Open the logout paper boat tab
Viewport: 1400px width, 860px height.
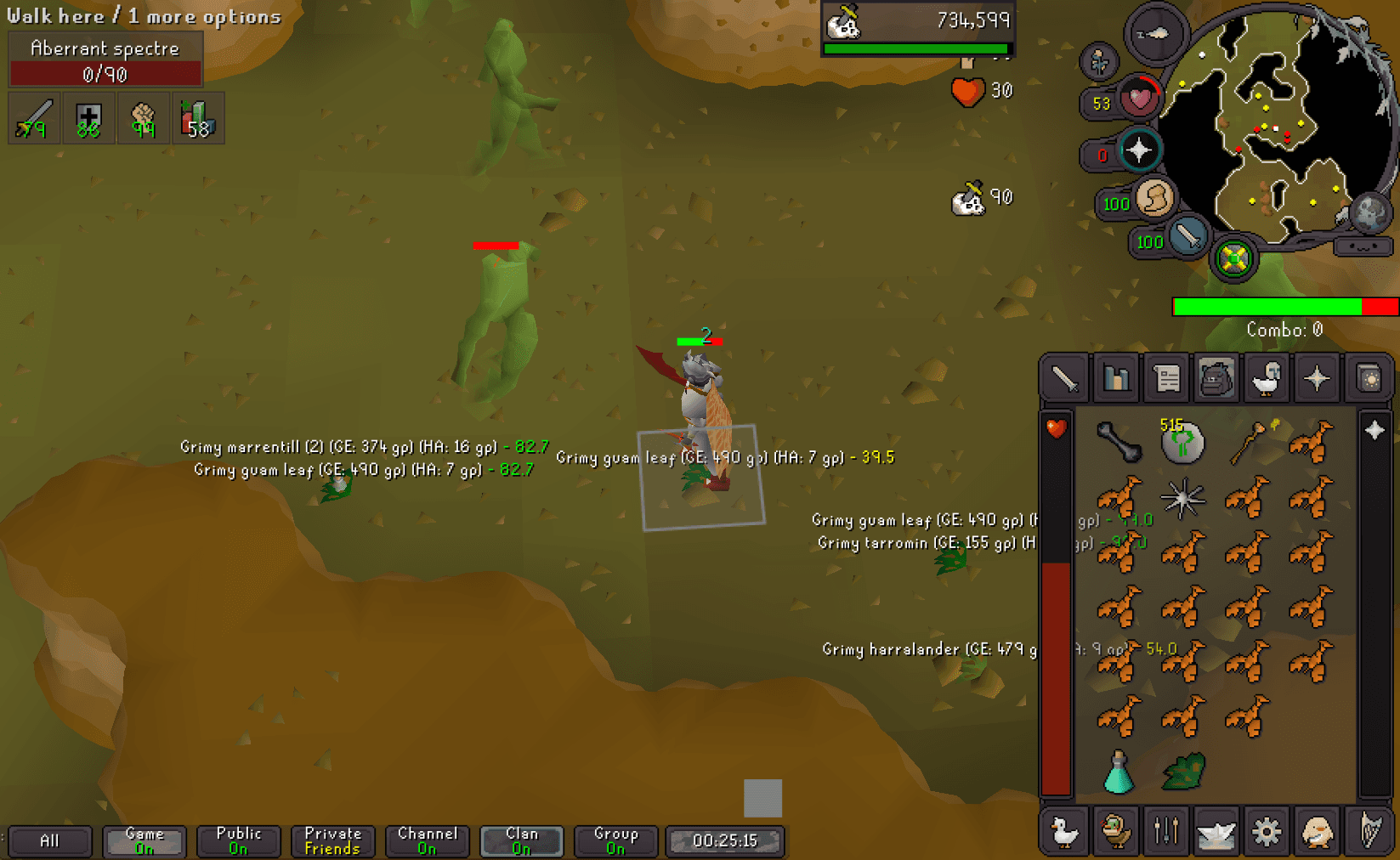click(1216, 831)
